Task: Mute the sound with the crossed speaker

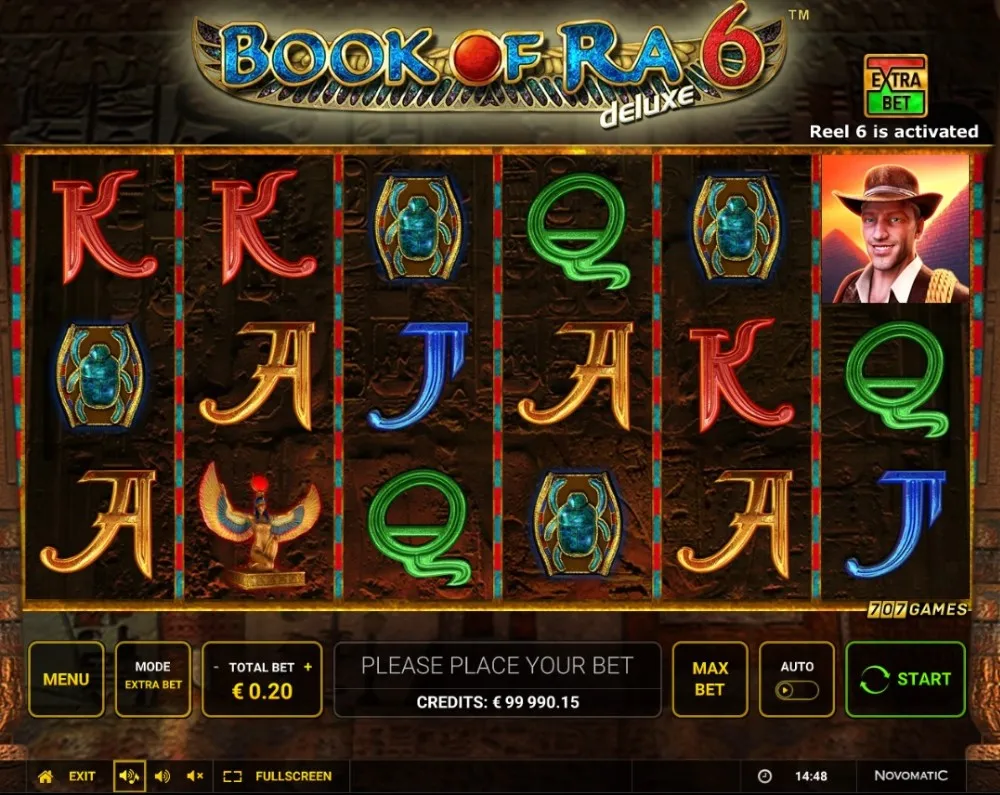Action: [195, 776]
